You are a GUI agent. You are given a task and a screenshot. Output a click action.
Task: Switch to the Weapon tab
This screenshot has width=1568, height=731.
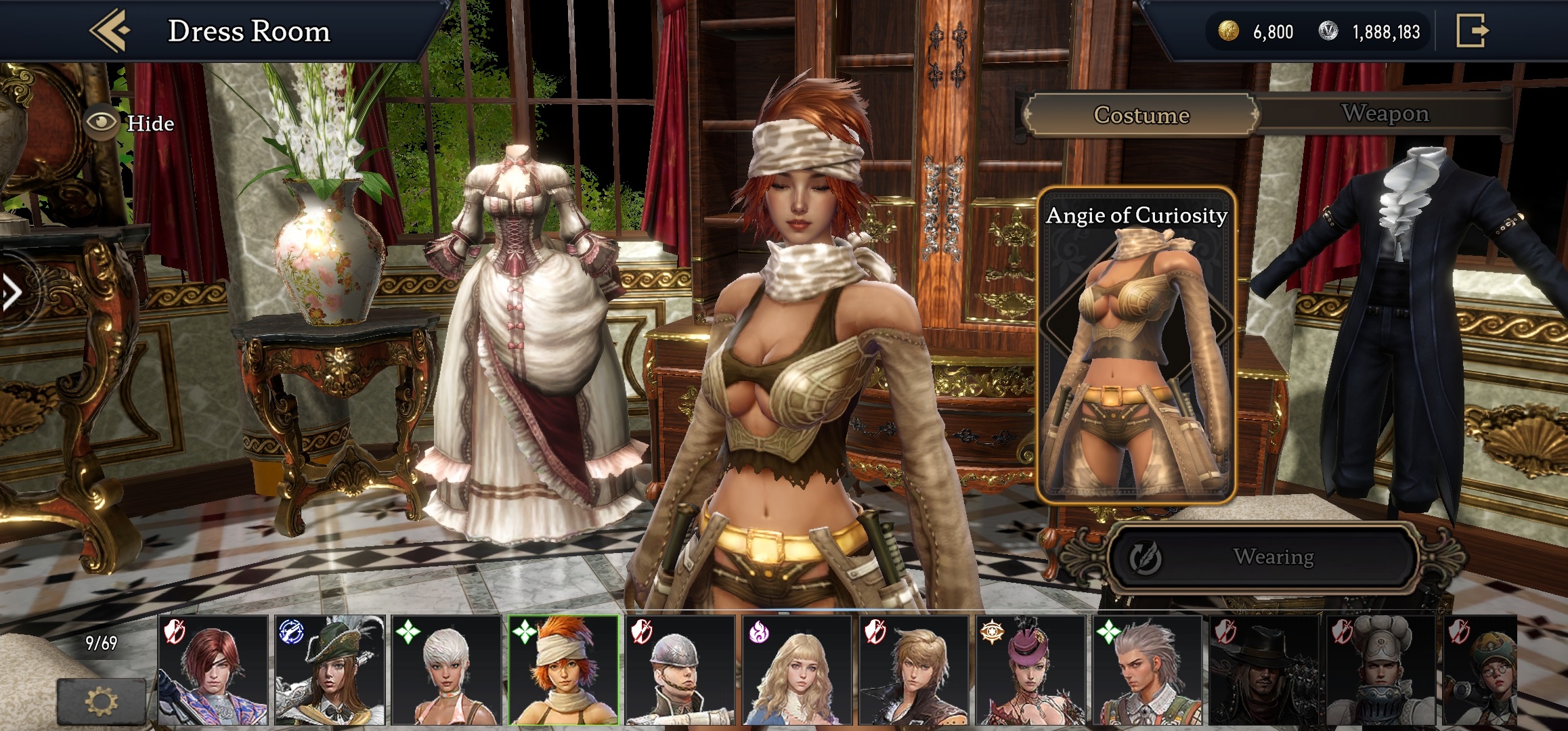coord(1385,114)
